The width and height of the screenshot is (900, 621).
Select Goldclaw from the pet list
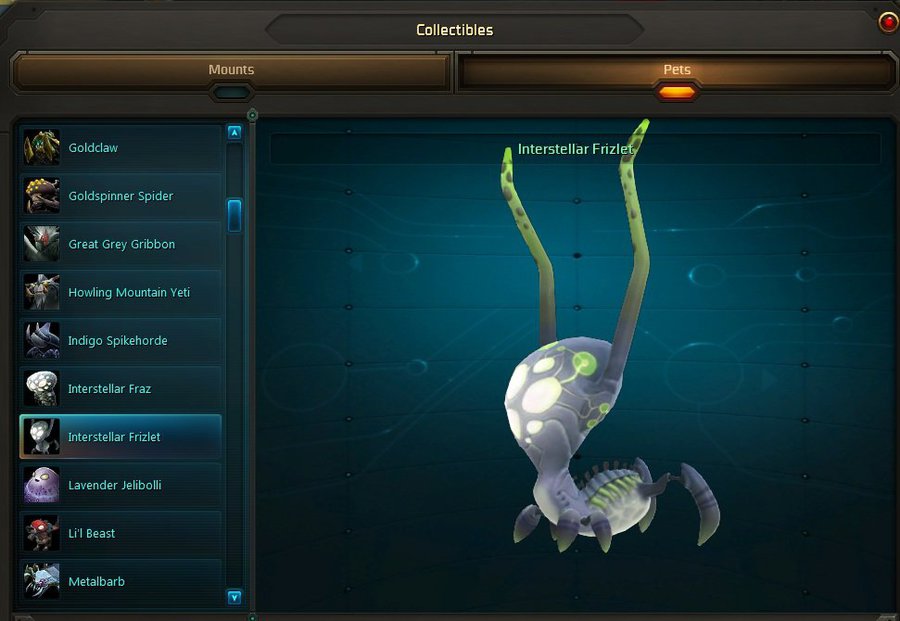click(120, 148)
